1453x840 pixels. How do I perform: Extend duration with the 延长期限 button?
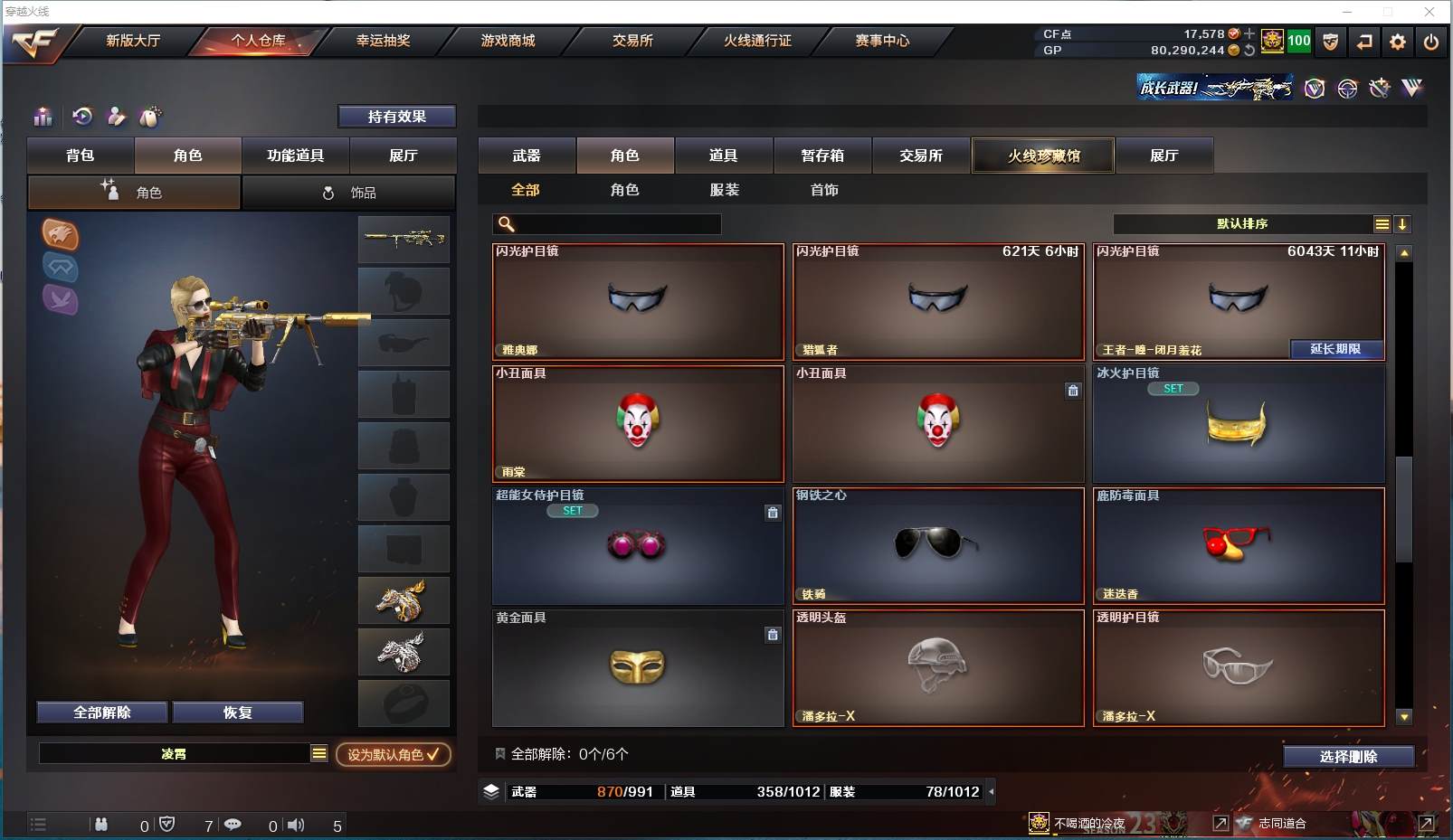coord(1336,349)
